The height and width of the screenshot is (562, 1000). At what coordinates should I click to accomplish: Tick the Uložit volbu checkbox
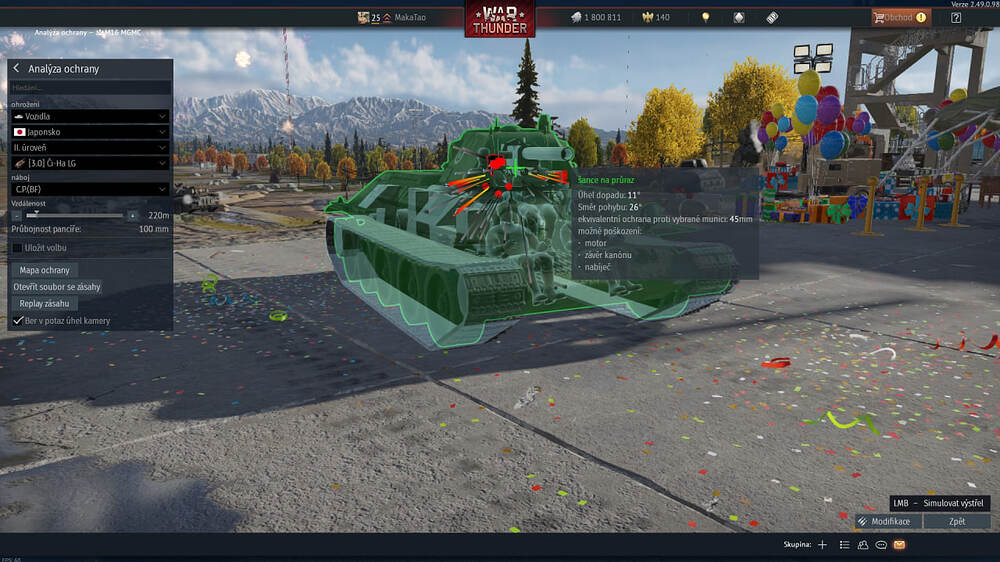(17, 247)
